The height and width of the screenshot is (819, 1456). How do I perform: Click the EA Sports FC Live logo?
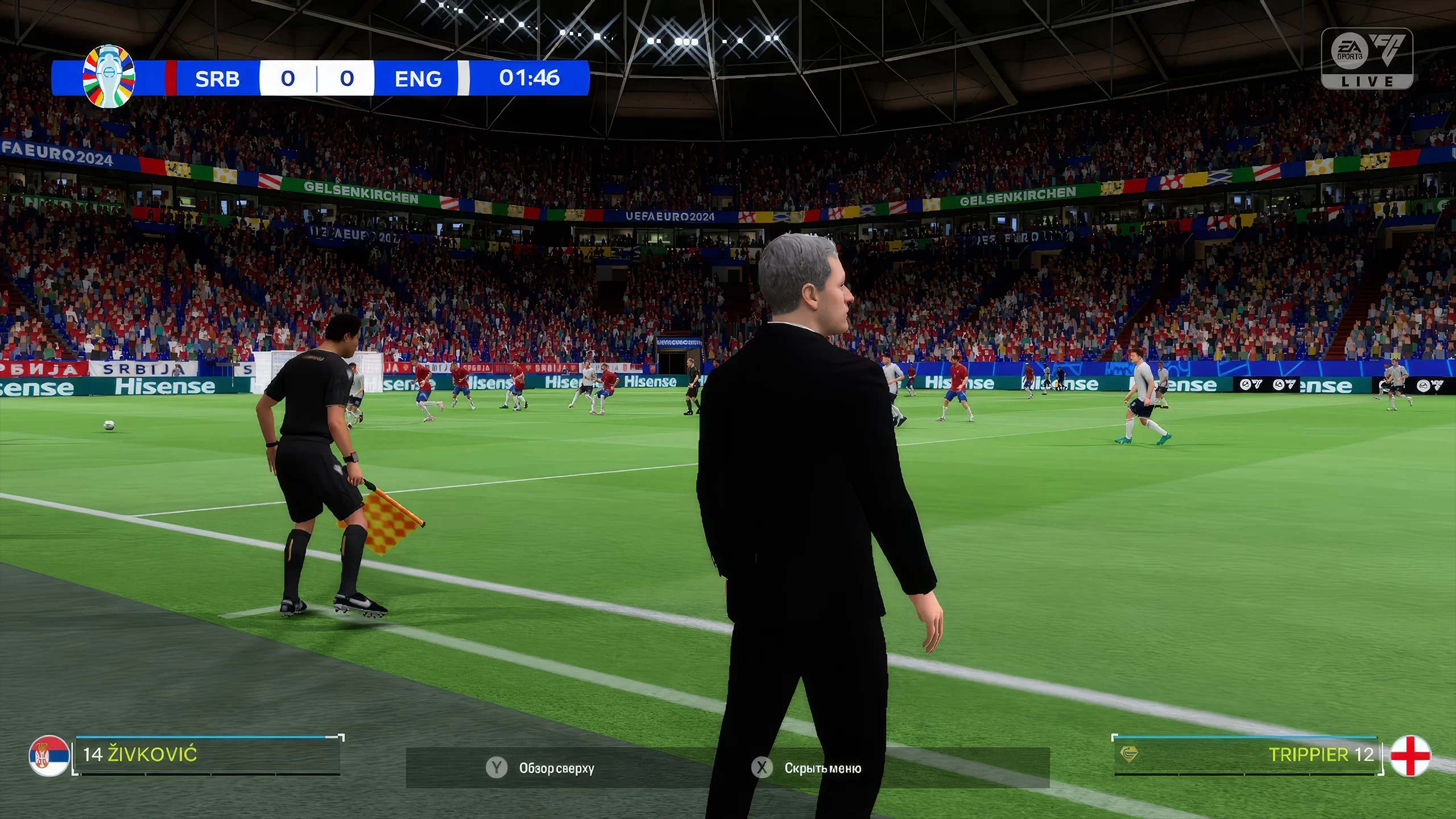[x=1367, y=59]
